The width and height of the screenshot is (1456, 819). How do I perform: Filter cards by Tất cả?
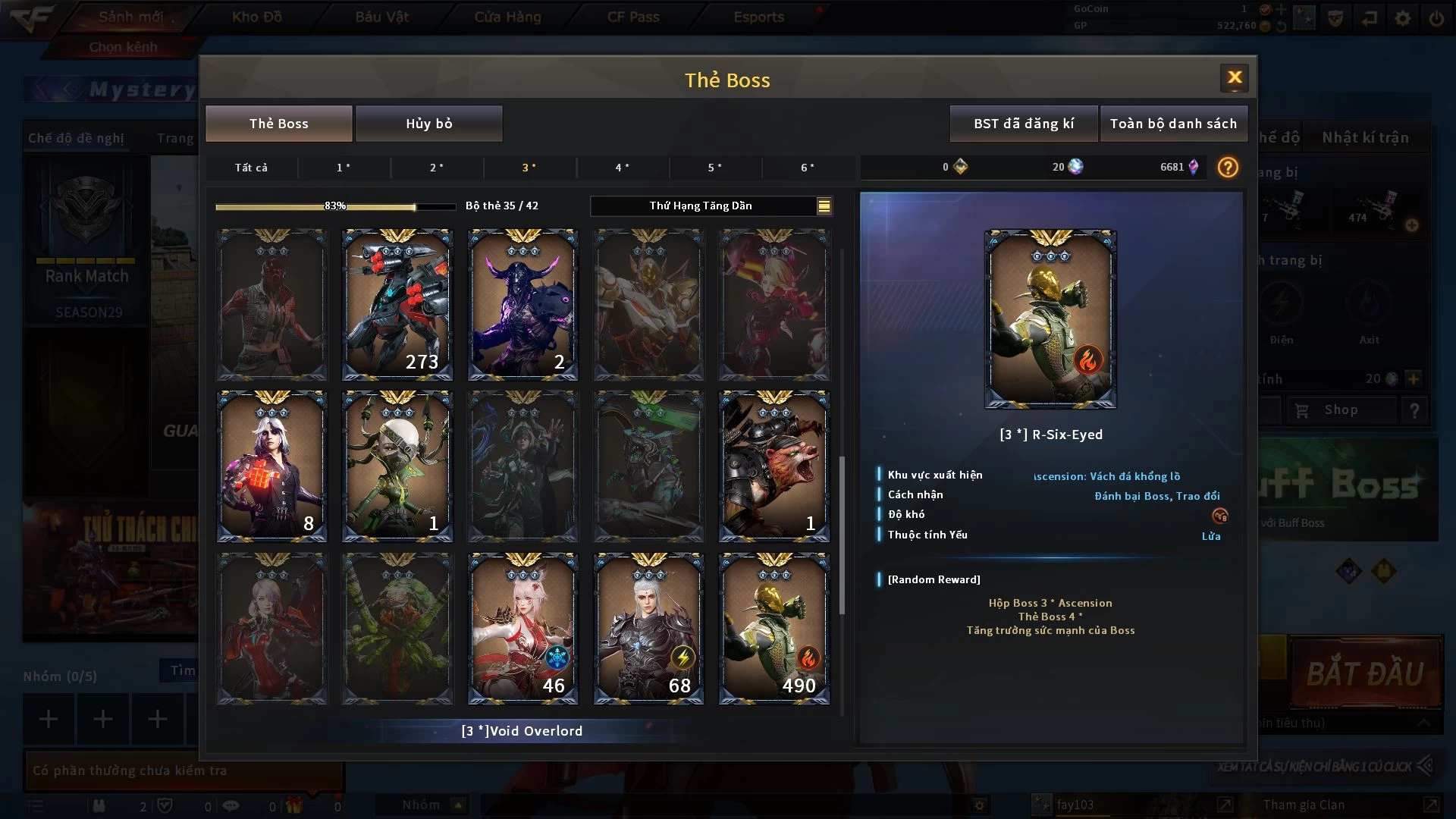tap(251, 168)
